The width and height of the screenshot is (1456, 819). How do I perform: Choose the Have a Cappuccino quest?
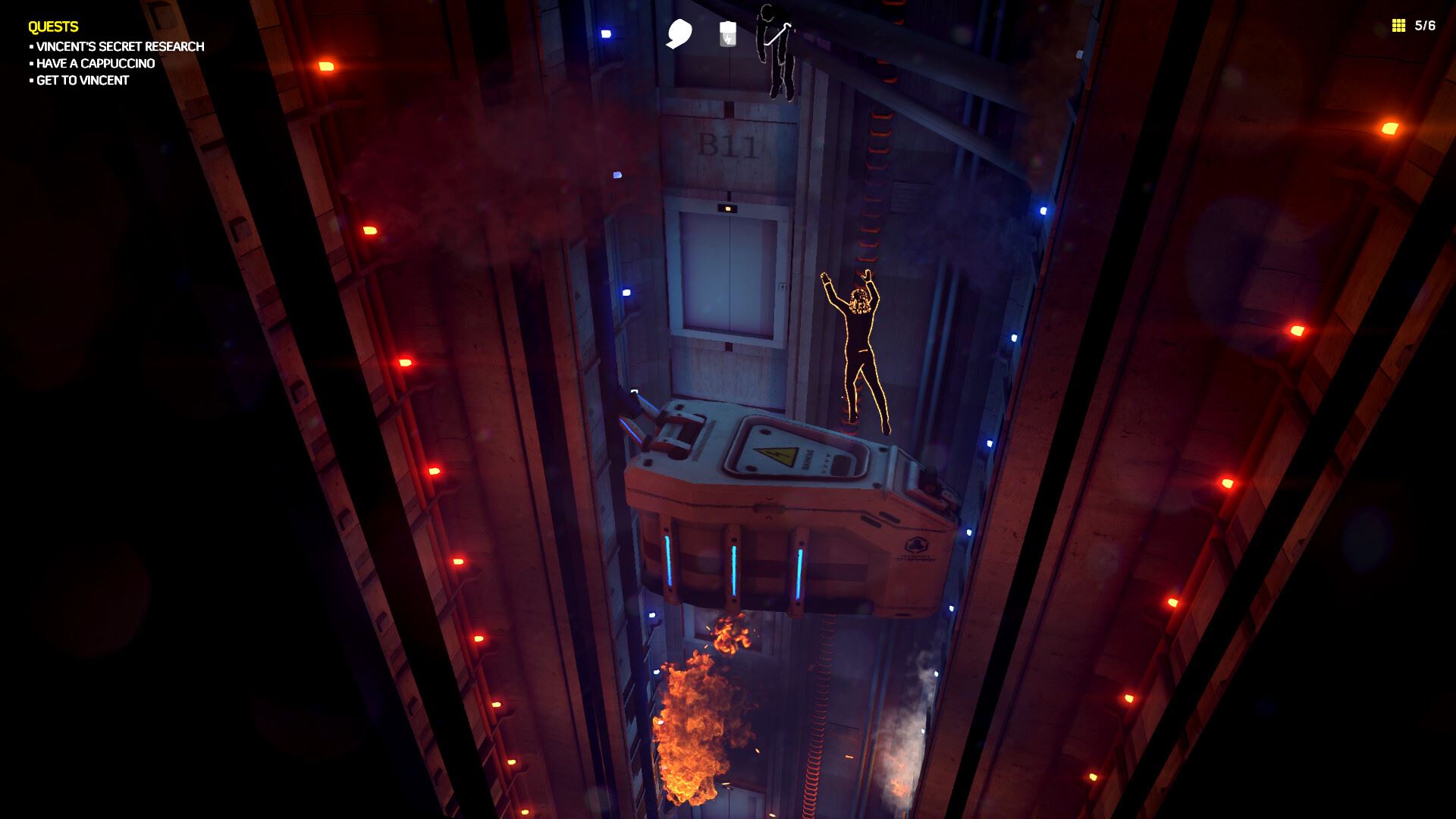click(96, 64)
